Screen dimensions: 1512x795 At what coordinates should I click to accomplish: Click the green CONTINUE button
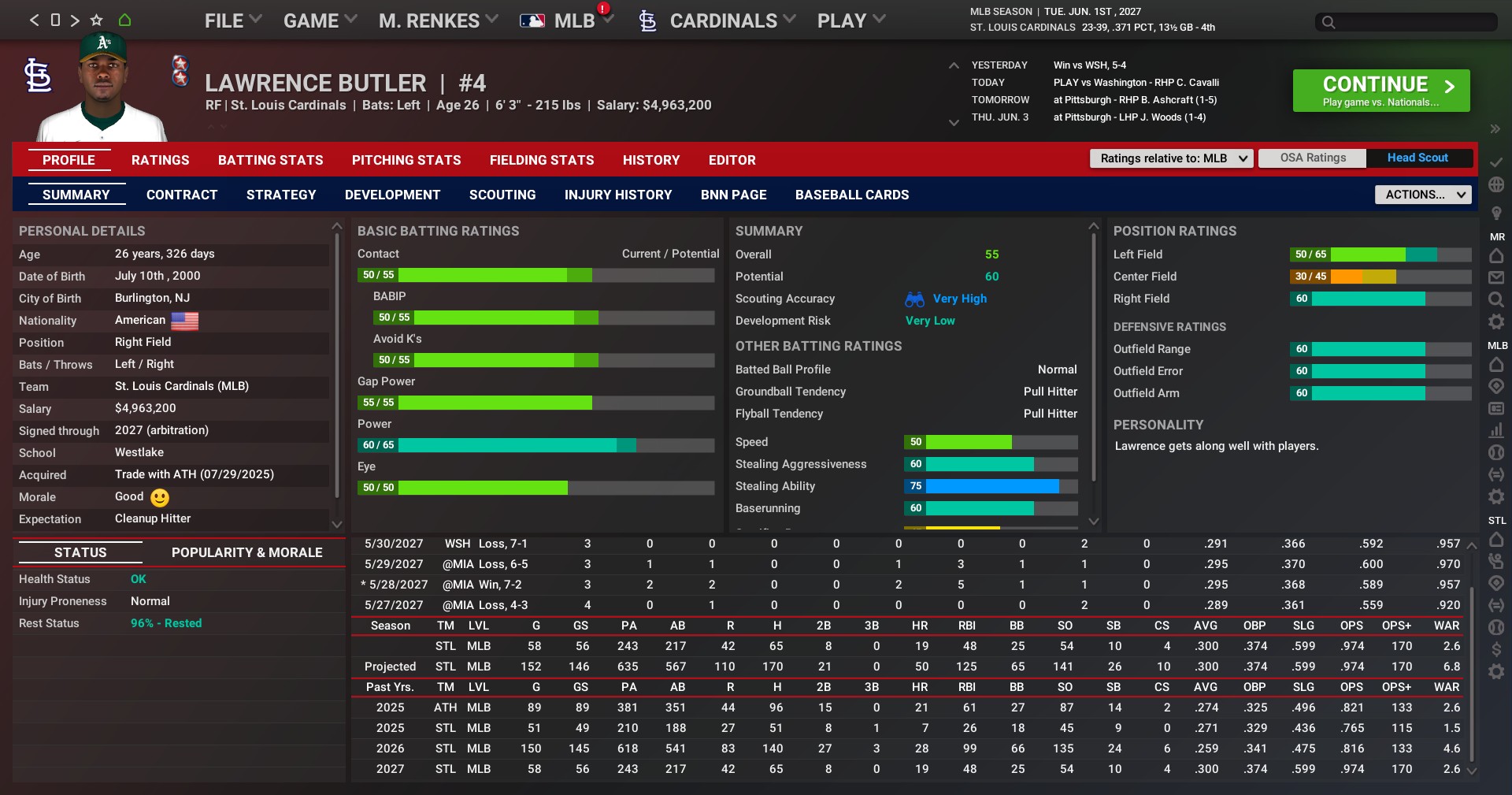pos(1380,91)
